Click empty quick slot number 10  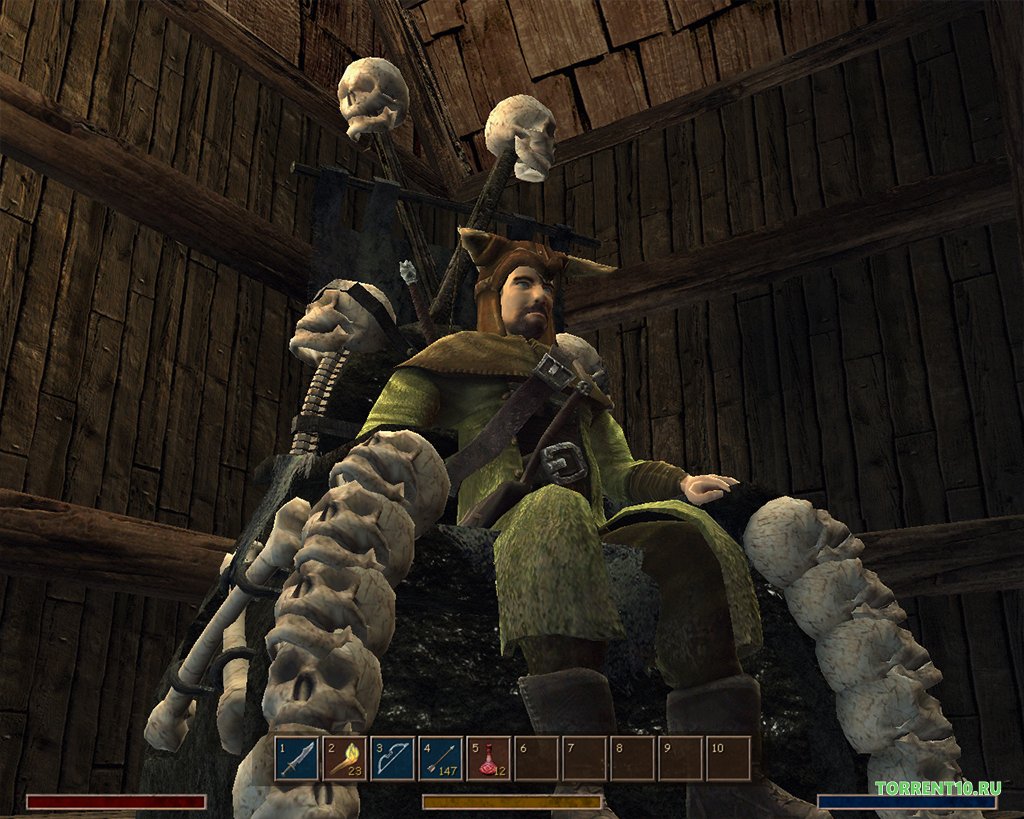click(x=728, y=759)
